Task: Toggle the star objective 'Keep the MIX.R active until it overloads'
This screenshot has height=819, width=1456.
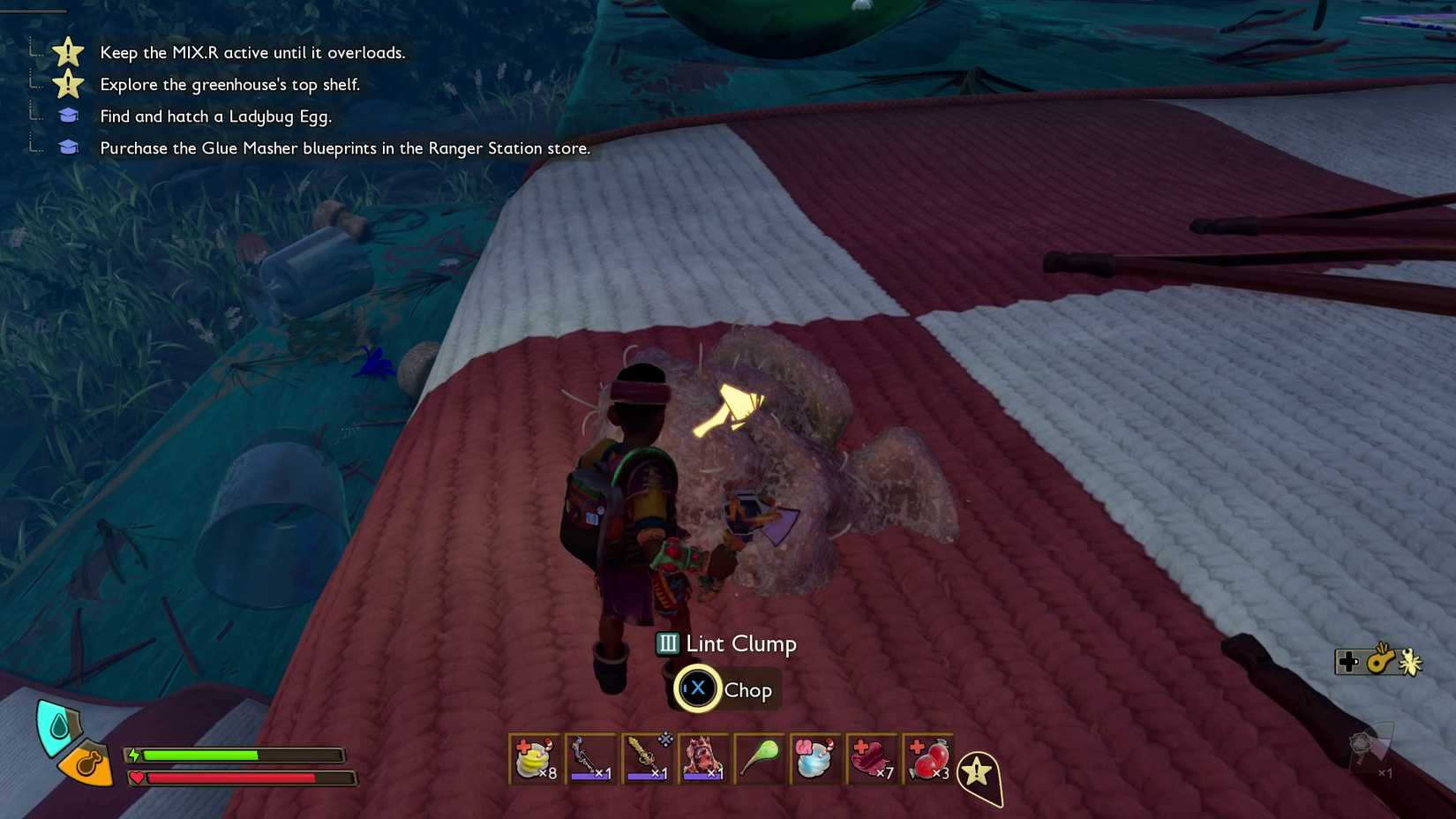Action: pyautogui.click(x=253, y=53)
